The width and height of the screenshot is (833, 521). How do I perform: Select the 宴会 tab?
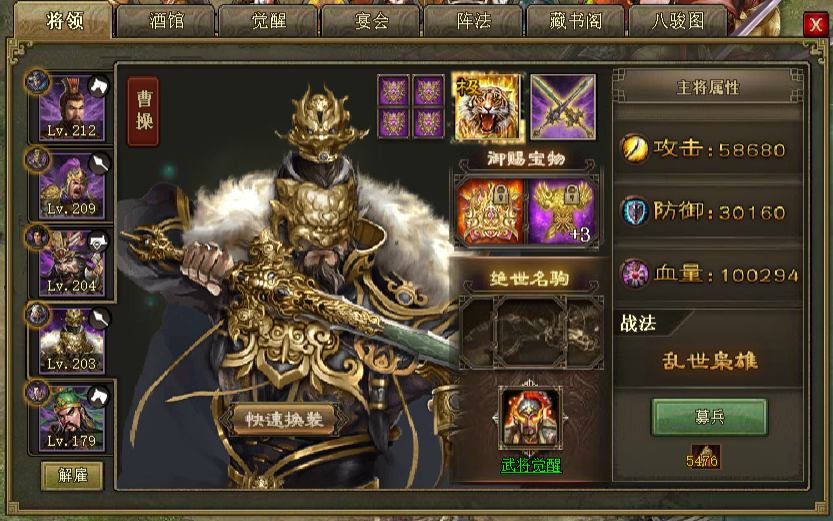(x=370, y=20)
